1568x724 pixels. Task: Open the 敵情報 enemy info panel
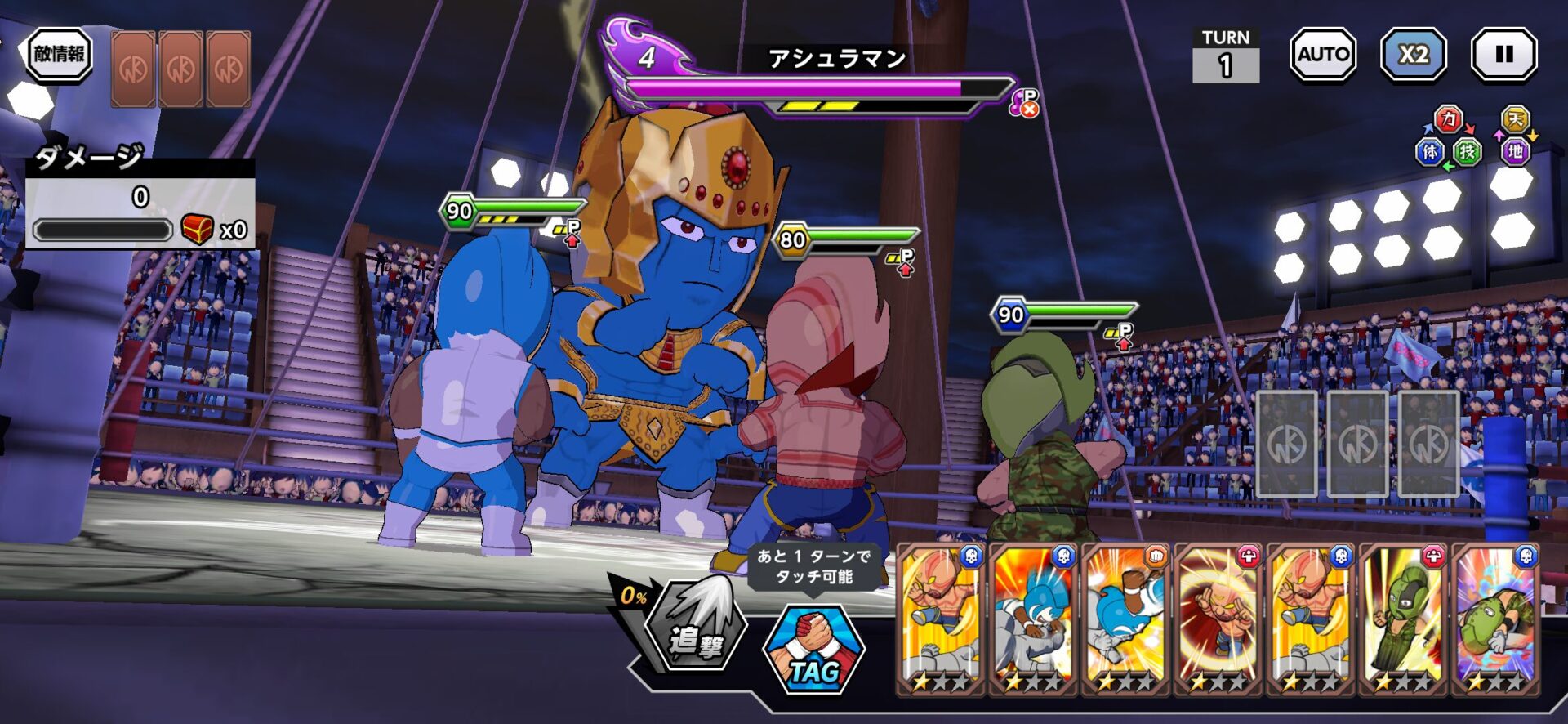pos(59,55)
